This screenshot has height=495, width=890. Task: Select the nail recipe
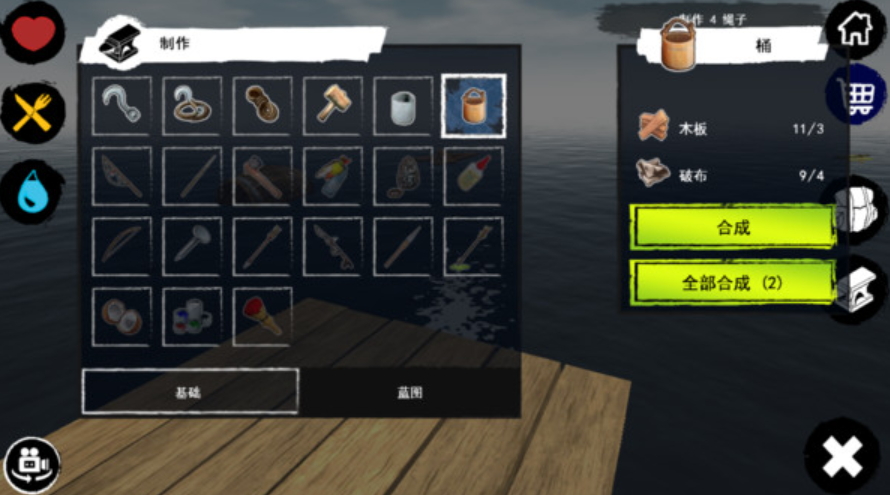[x=192, y=246]
